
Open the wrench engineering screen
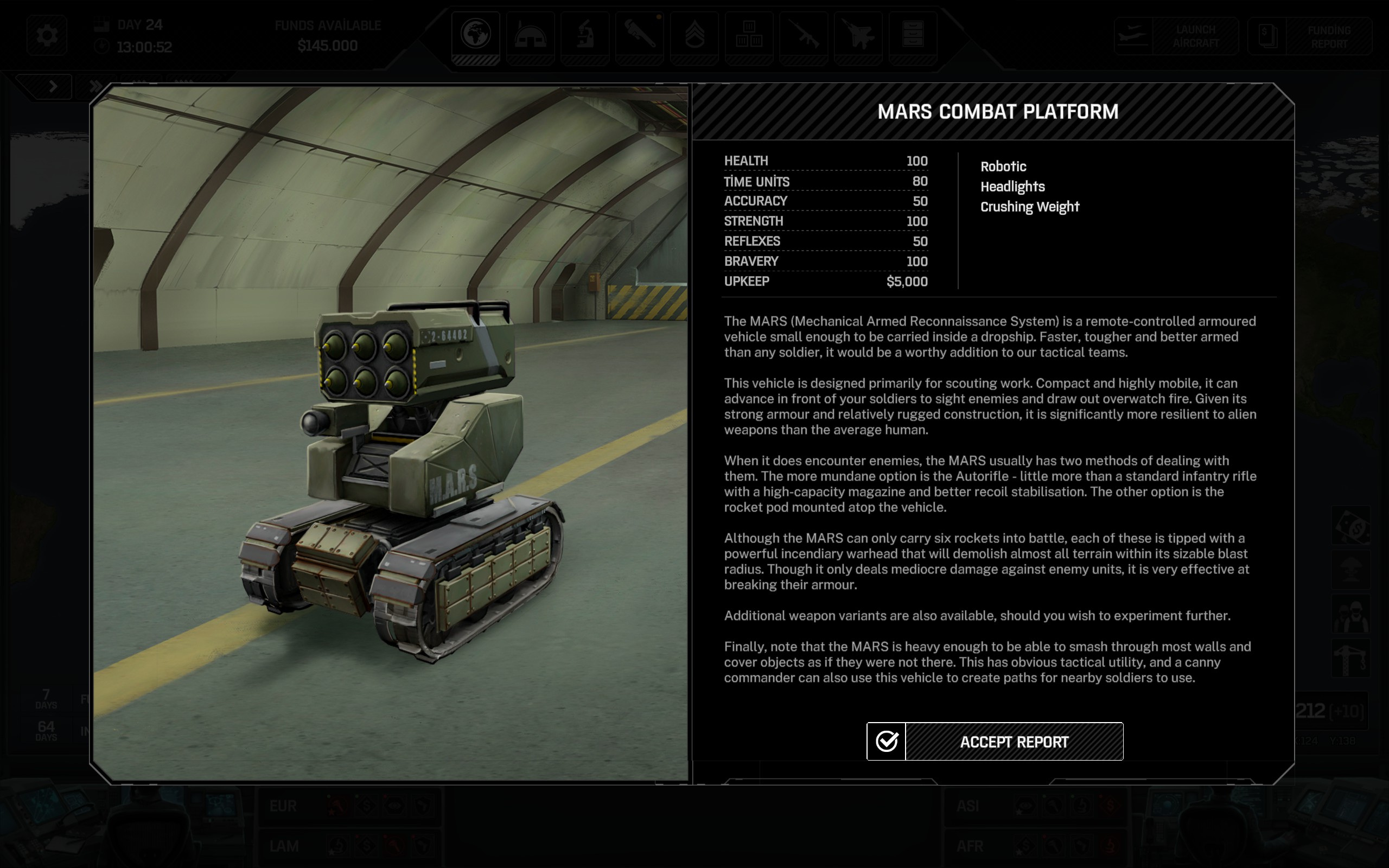pyautogui.click(x=639, y=36)
